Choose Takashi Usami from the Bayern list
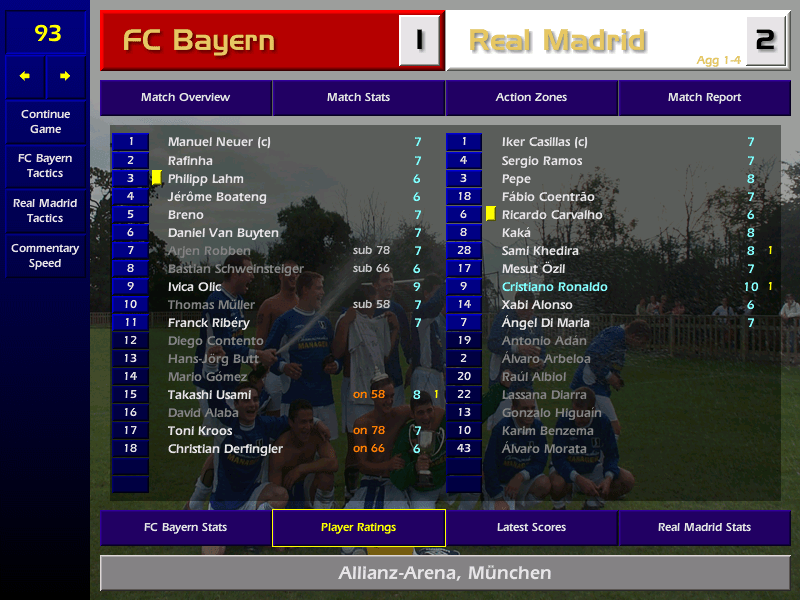 coord(209,395)
